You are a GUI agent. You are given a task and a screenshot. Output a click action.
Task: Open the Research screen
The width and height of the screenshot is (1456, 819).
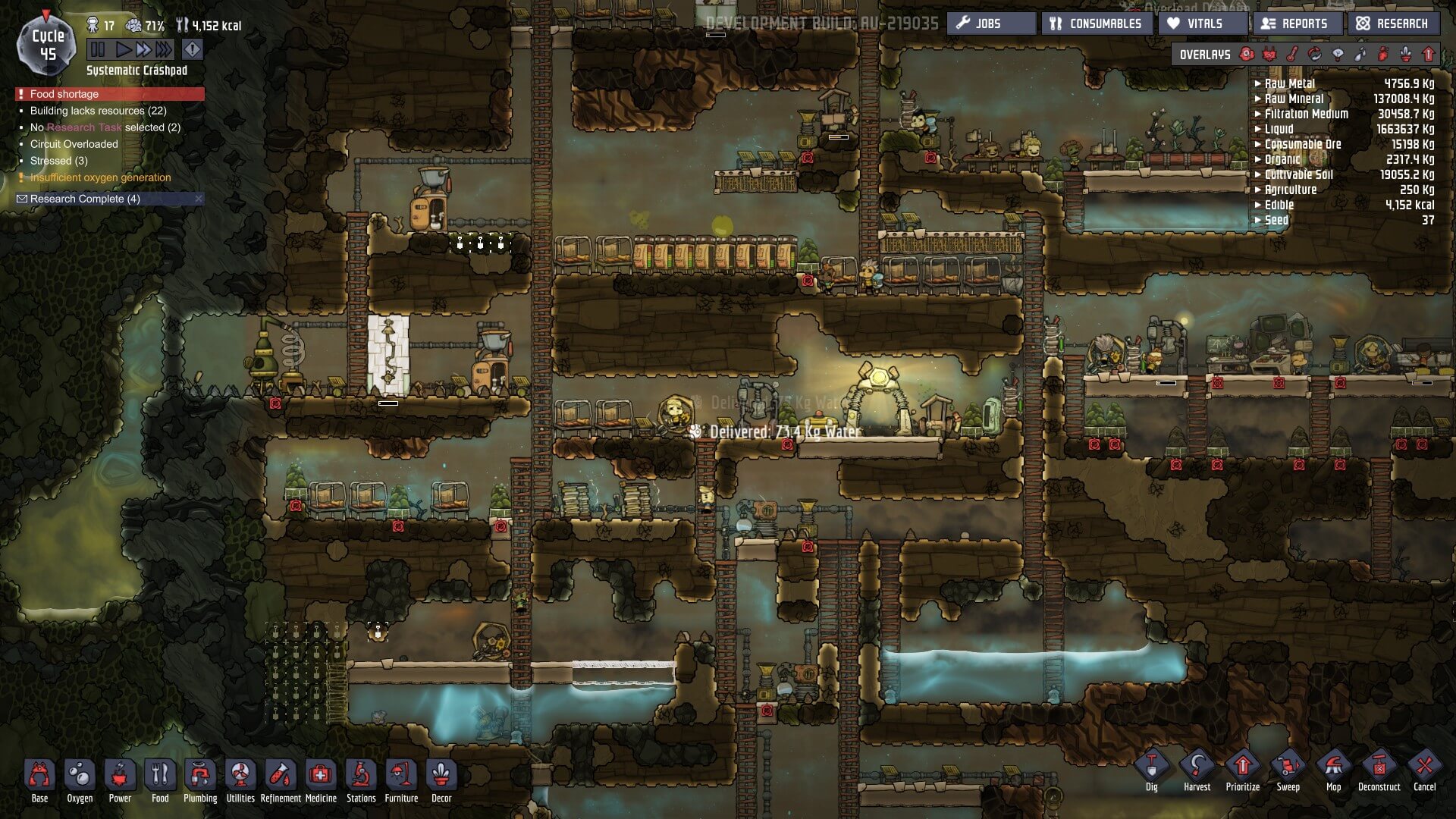(1392, 24)
